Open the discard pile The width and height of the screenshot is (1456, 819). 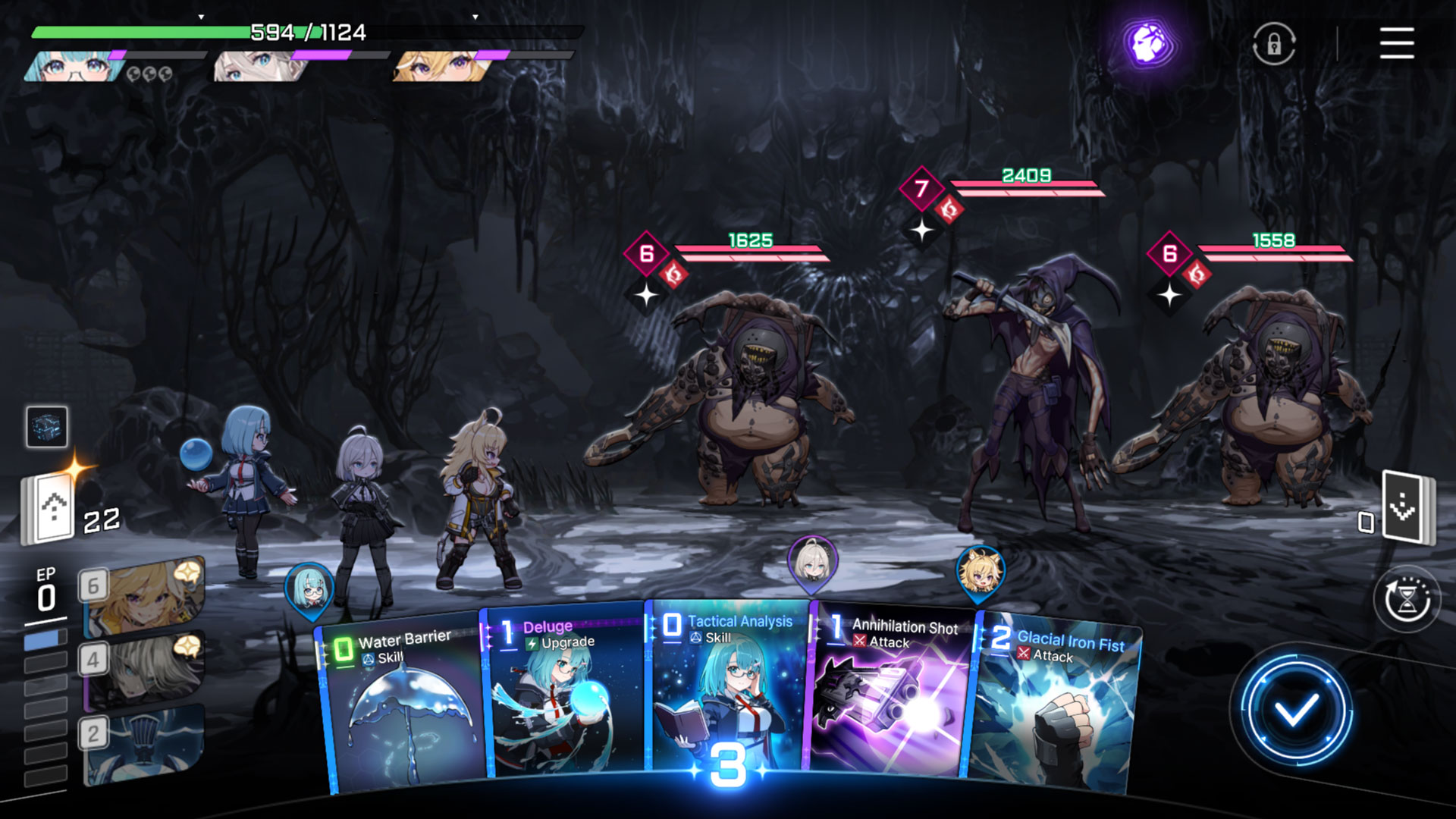click(1406, 507)
